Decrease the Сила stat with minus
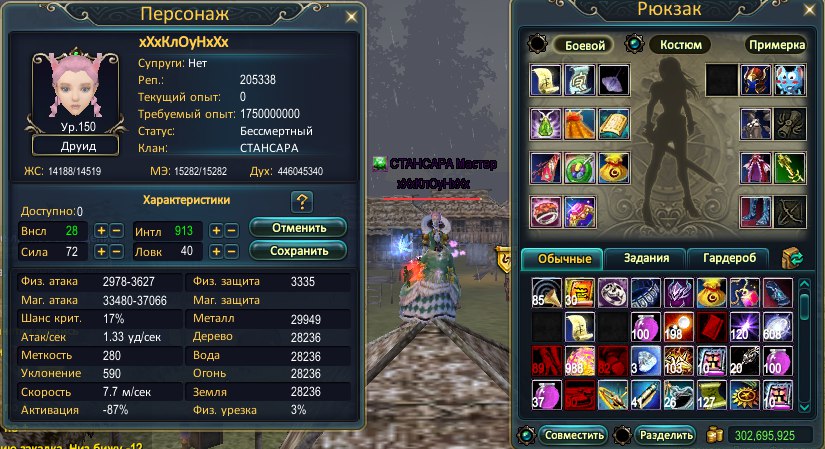Screen dimensions: 825x449 coord(117,251)
